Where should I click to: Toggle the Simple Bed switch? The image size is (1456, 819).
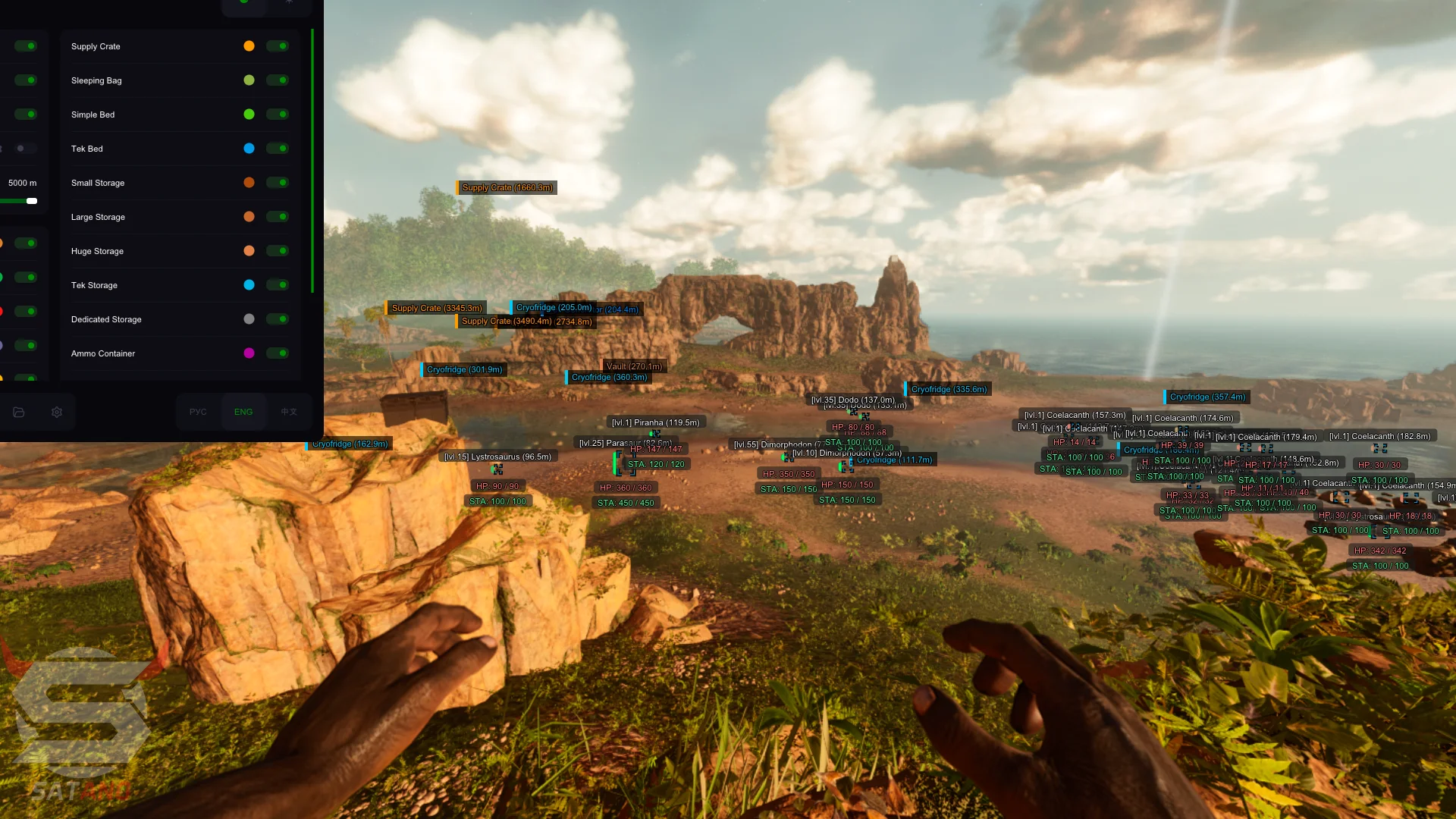(278, 115)
